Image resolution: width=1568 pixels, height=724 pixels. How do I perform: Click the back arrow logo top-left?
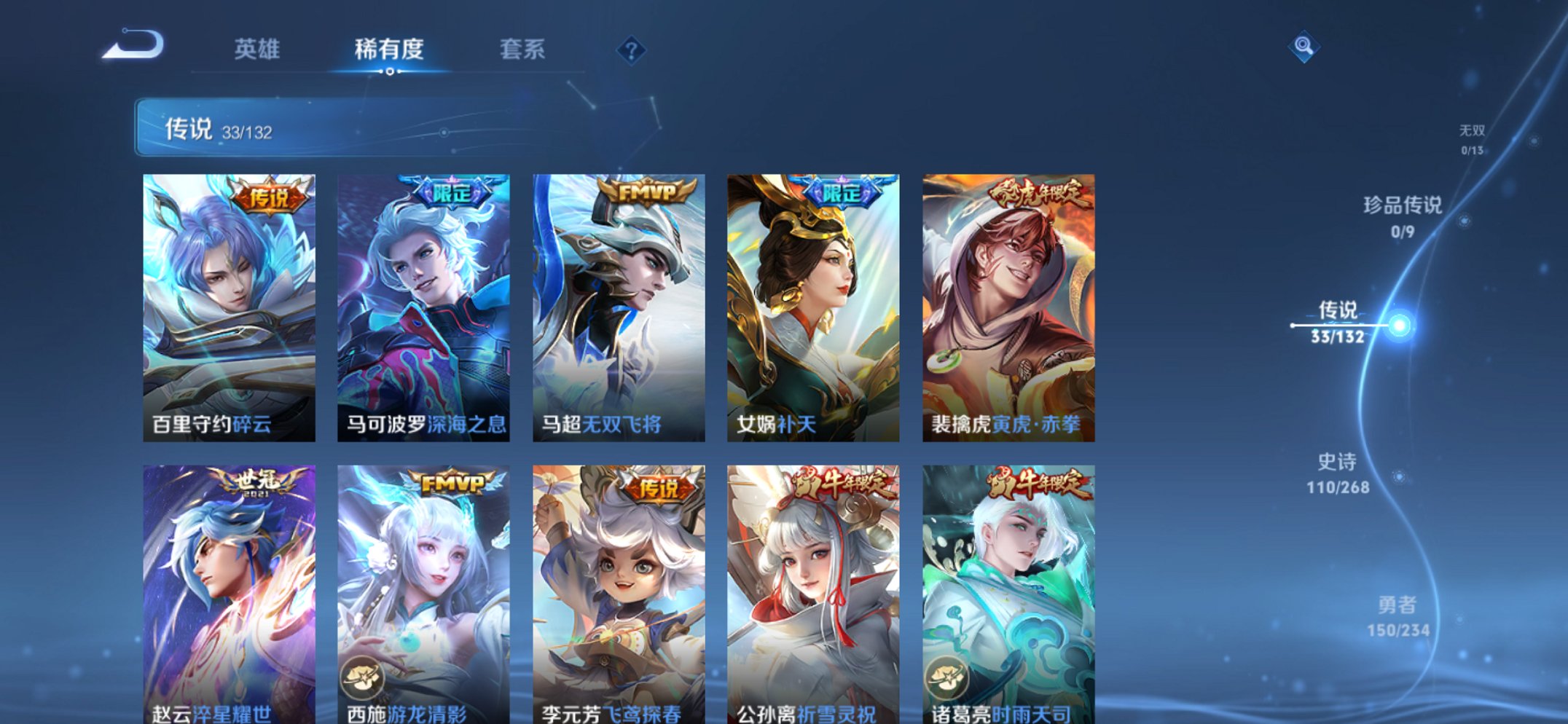[135, 45]
